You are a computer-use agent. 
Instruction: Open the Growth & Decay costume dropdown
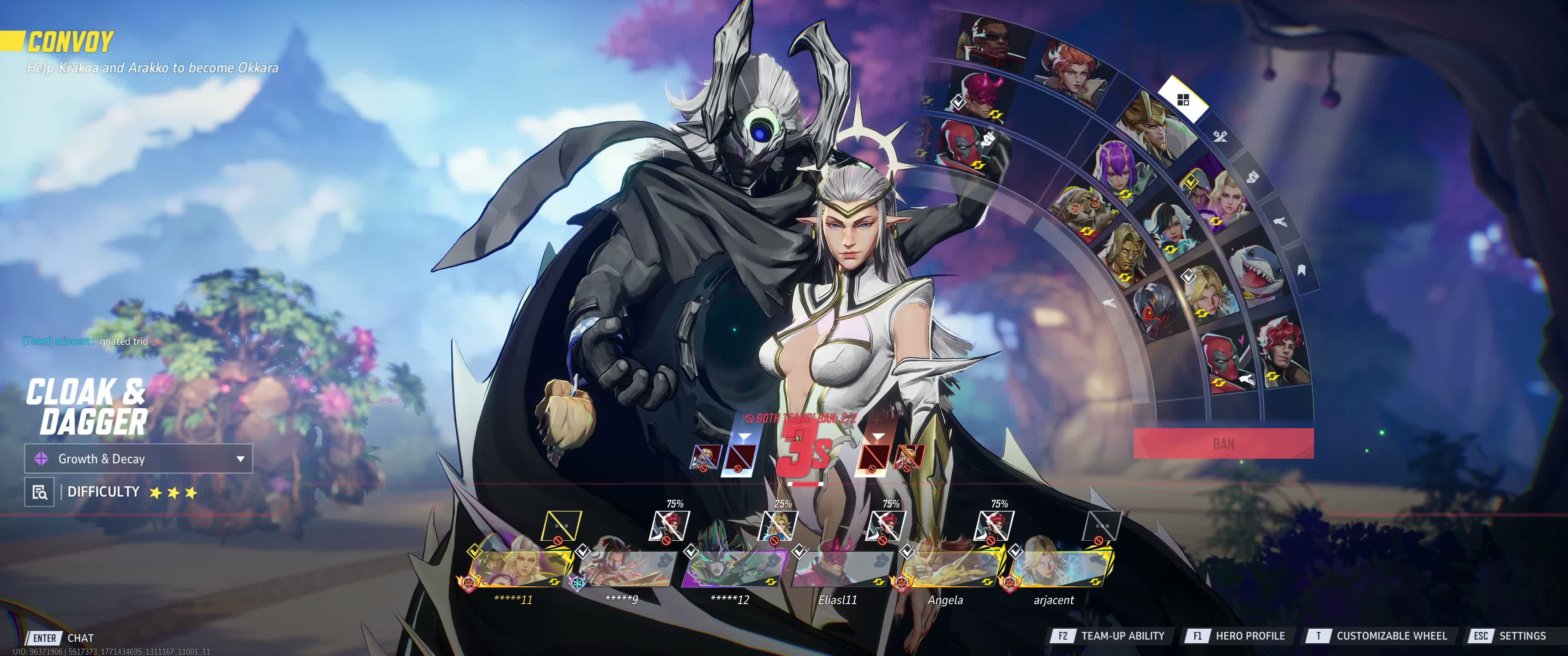coord(138,459)
